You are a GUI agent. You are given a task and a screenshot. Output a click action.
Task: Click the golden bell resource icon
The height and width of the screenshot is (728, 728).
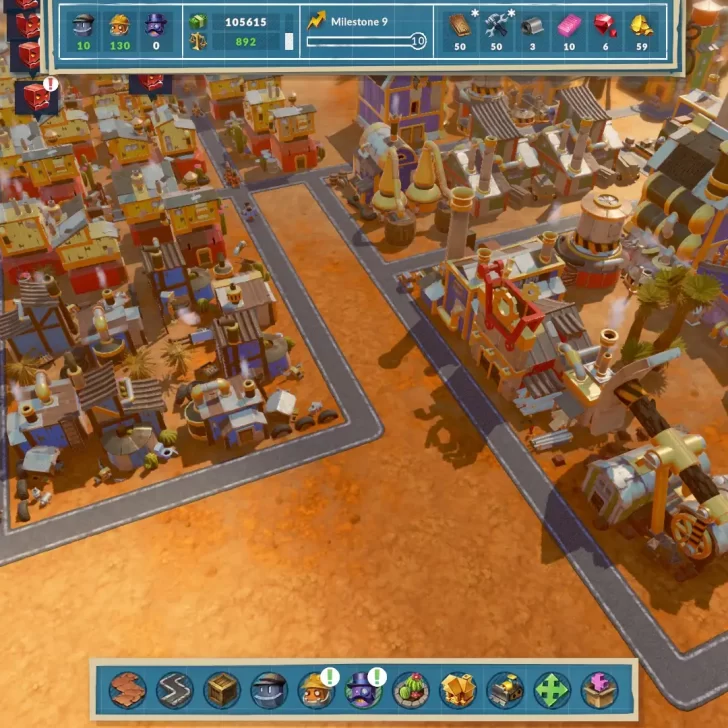point(641,25)
